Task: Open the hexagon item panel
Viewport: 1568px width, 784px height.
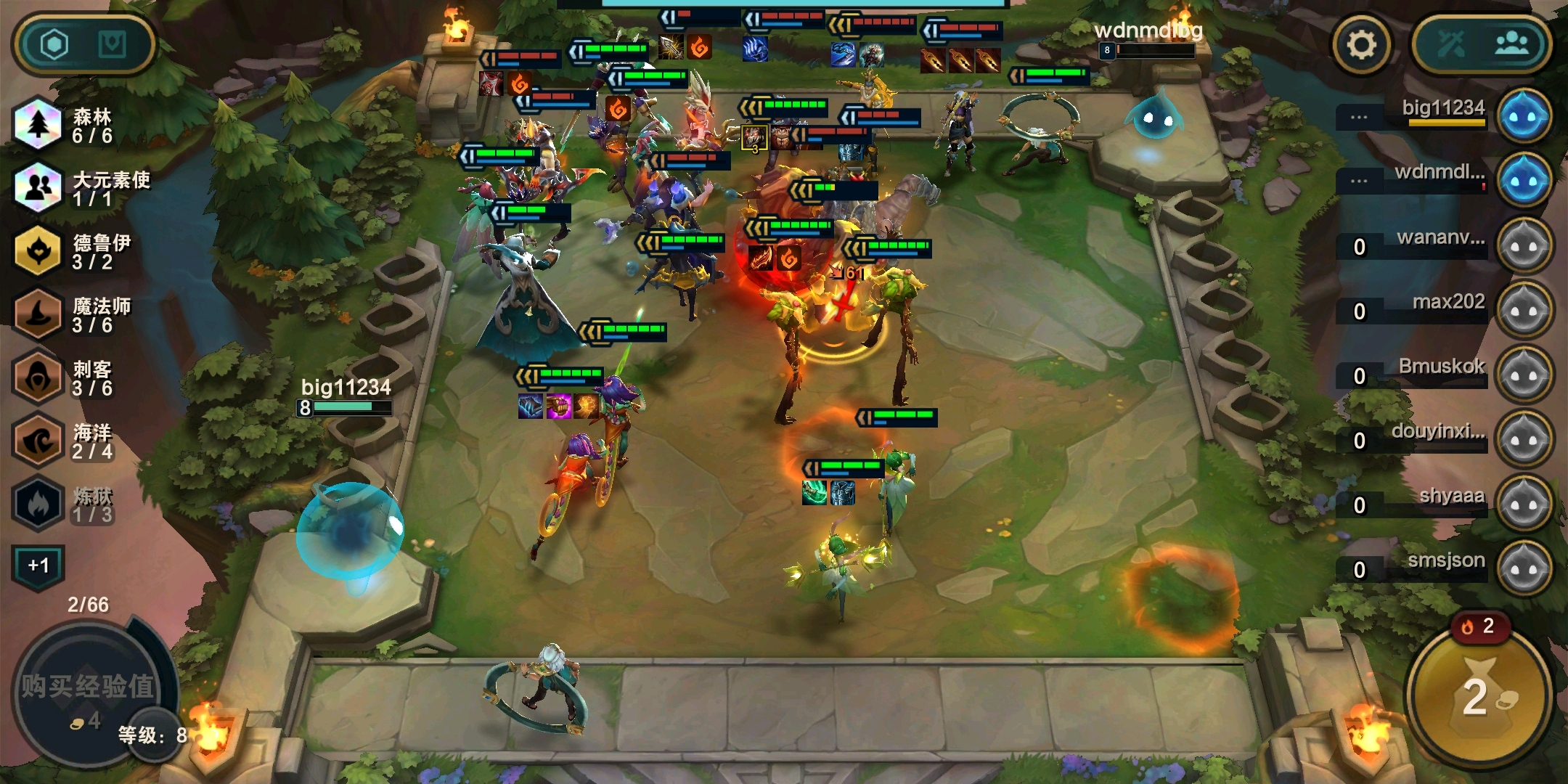Action: click(x=54, y=45)
